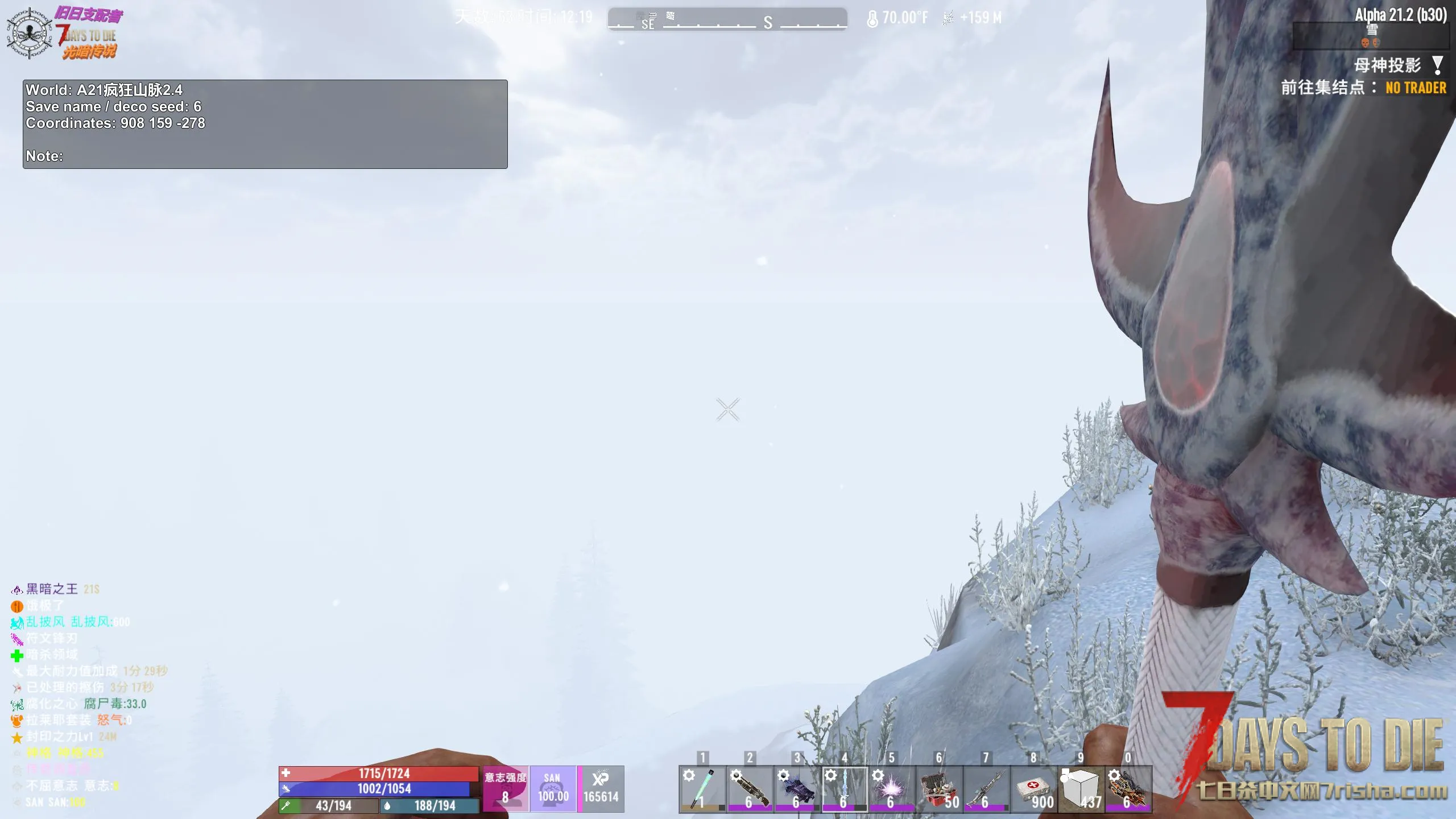Viewport: 1456px width, 819px height.
Task: Choose the white building block stack
Action: click(1081, 789)
